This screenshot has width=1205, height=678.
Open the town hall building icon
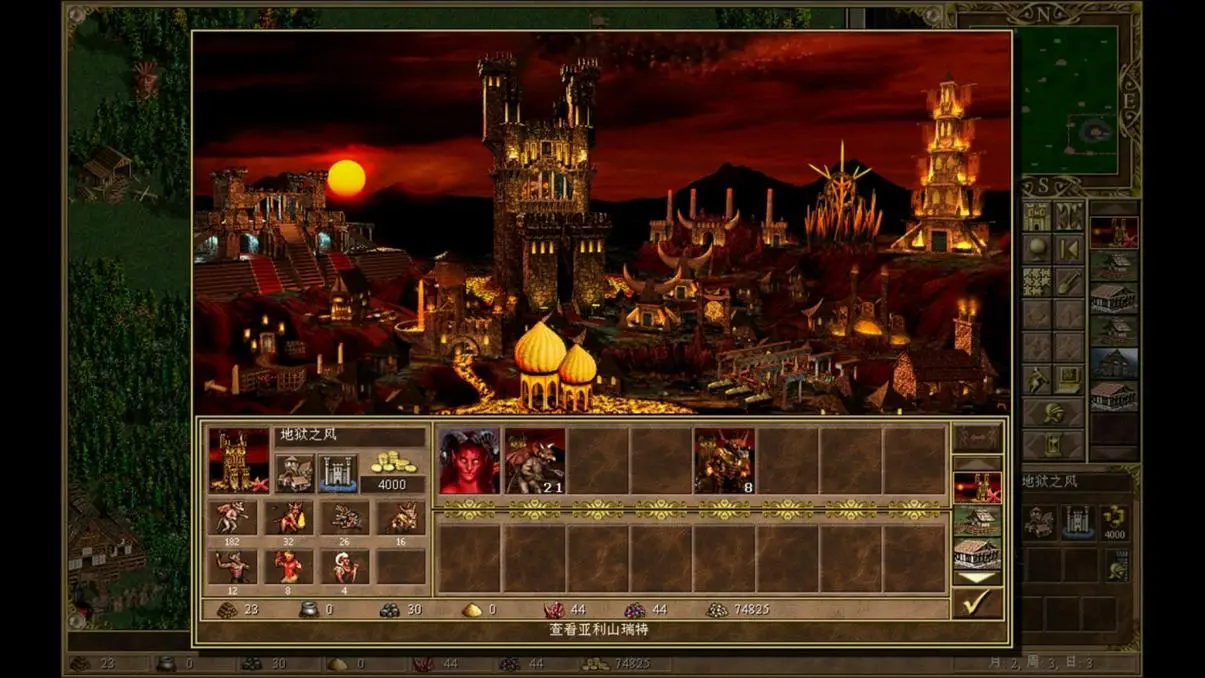(x=294, y=474)
